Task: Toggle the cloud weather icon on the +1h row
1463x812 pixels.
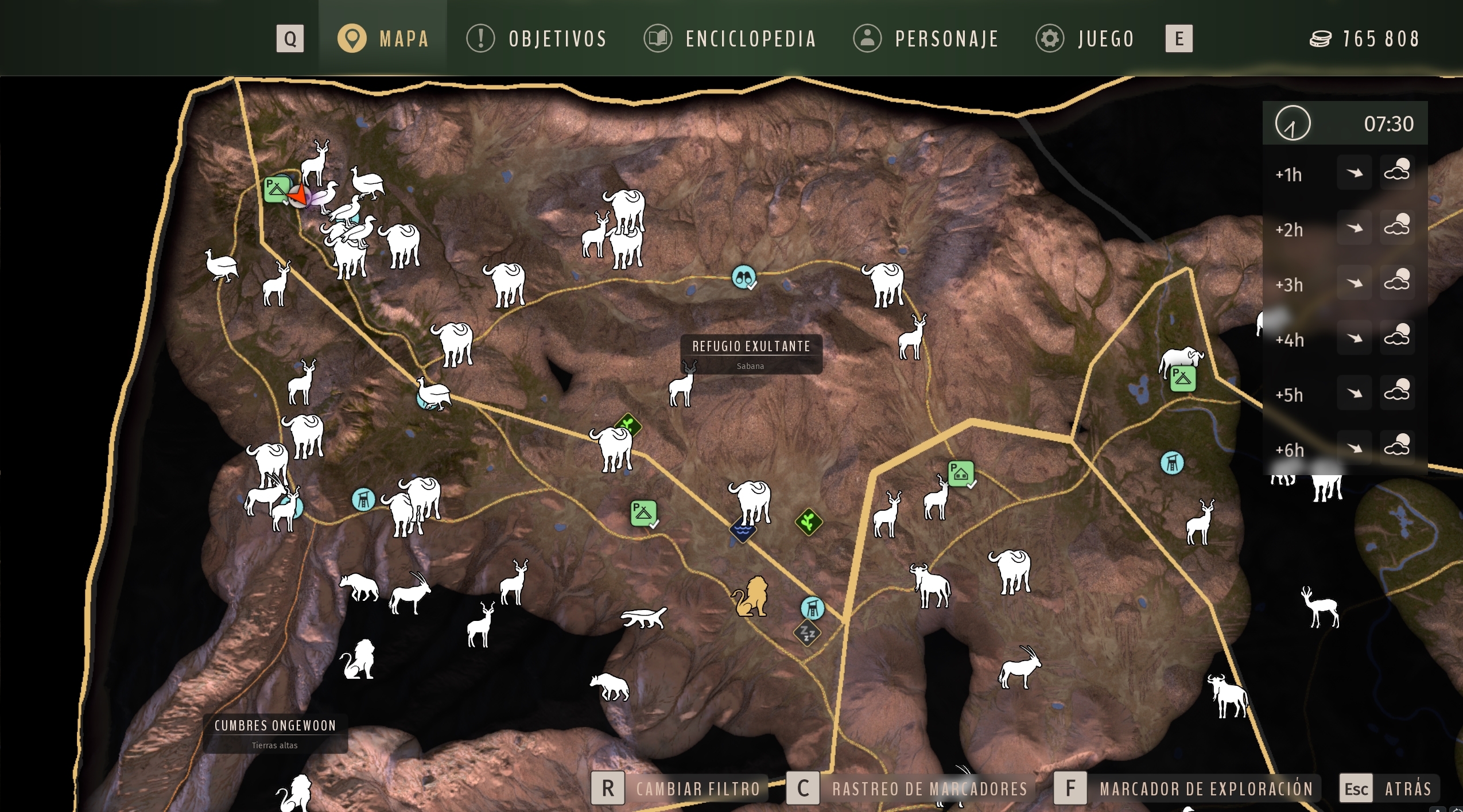Action: [x=1399, y=169]
